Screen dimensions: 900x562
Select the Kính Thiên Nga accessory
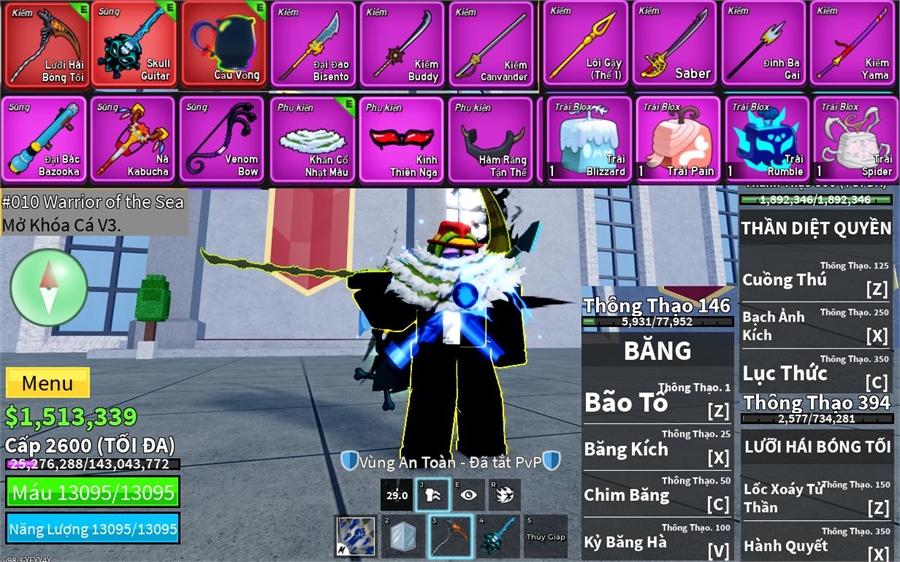pos(402,139)
